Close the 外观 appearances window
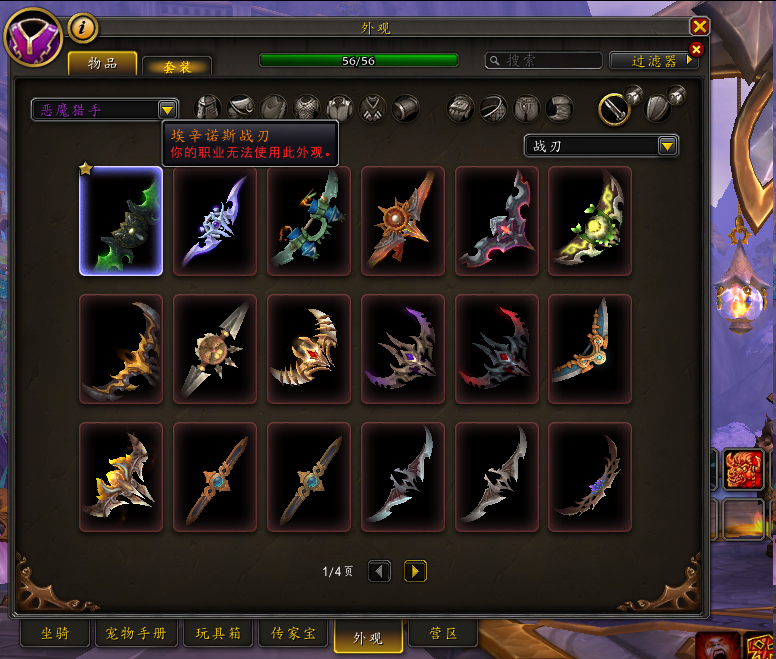This screenshot has width=776, height=659. coord(699,27)
